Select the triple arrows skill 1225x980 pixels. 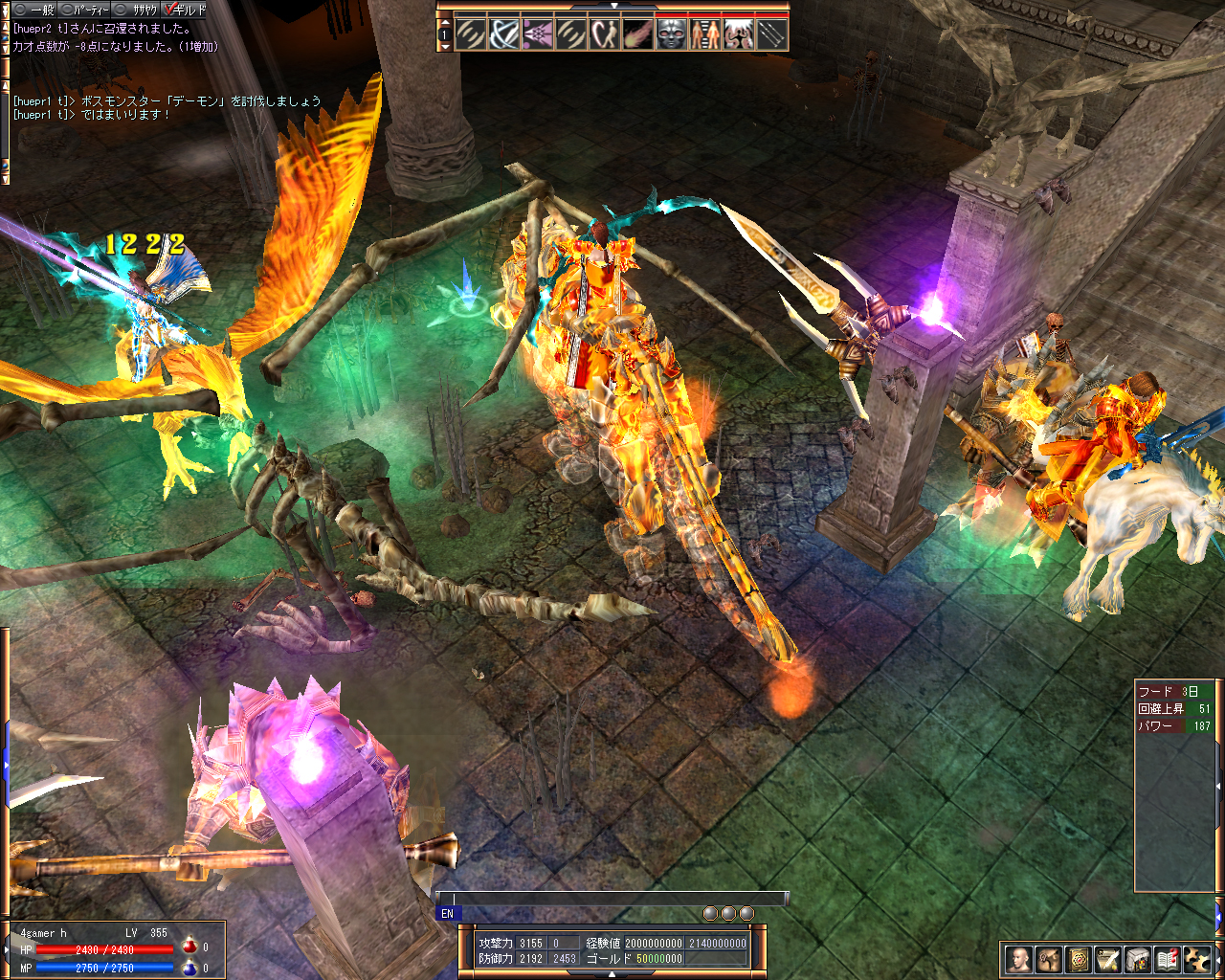[771, 35]
